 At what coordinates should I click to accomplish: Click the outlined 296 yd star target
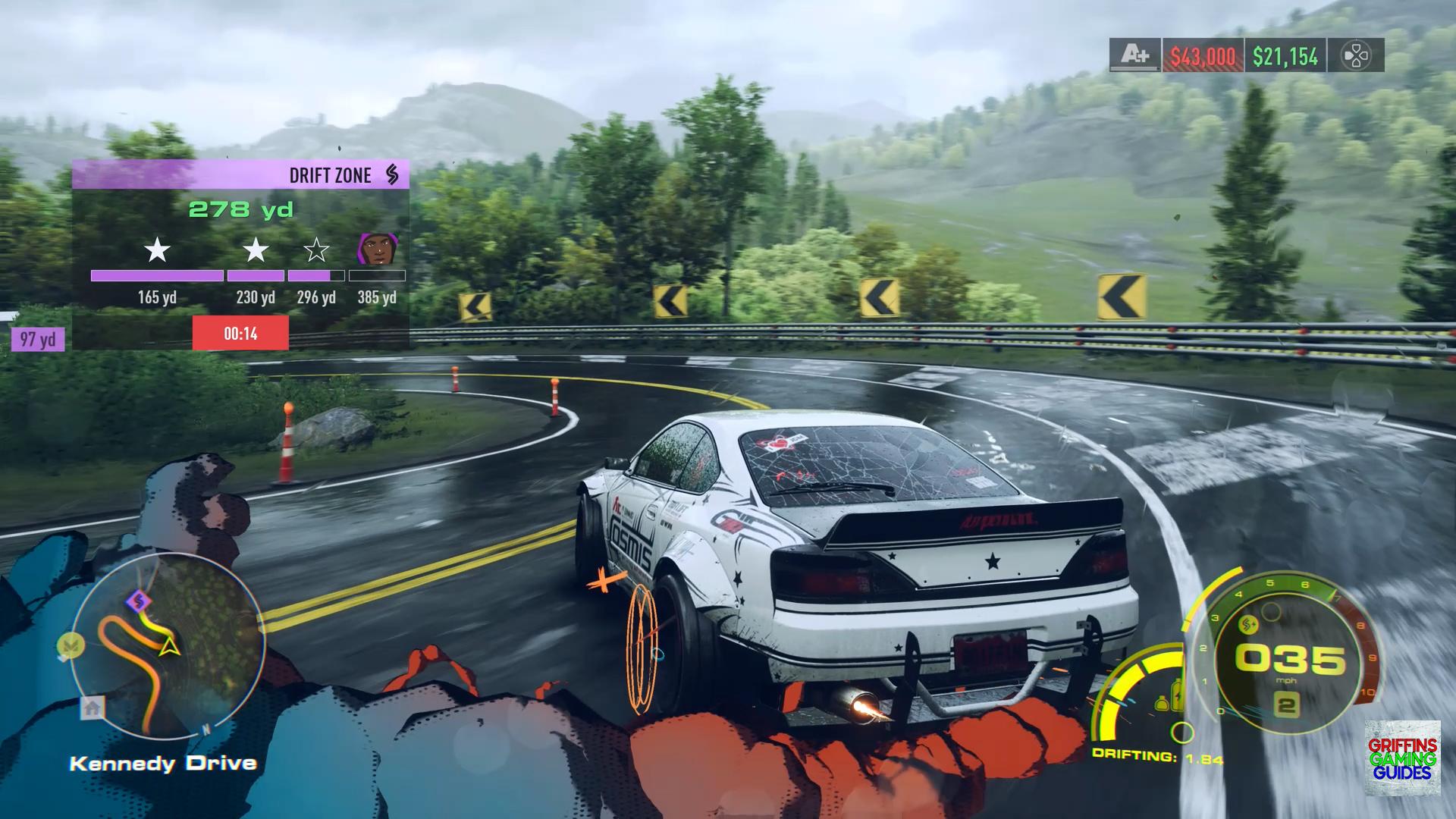click(x=316, y=250)
